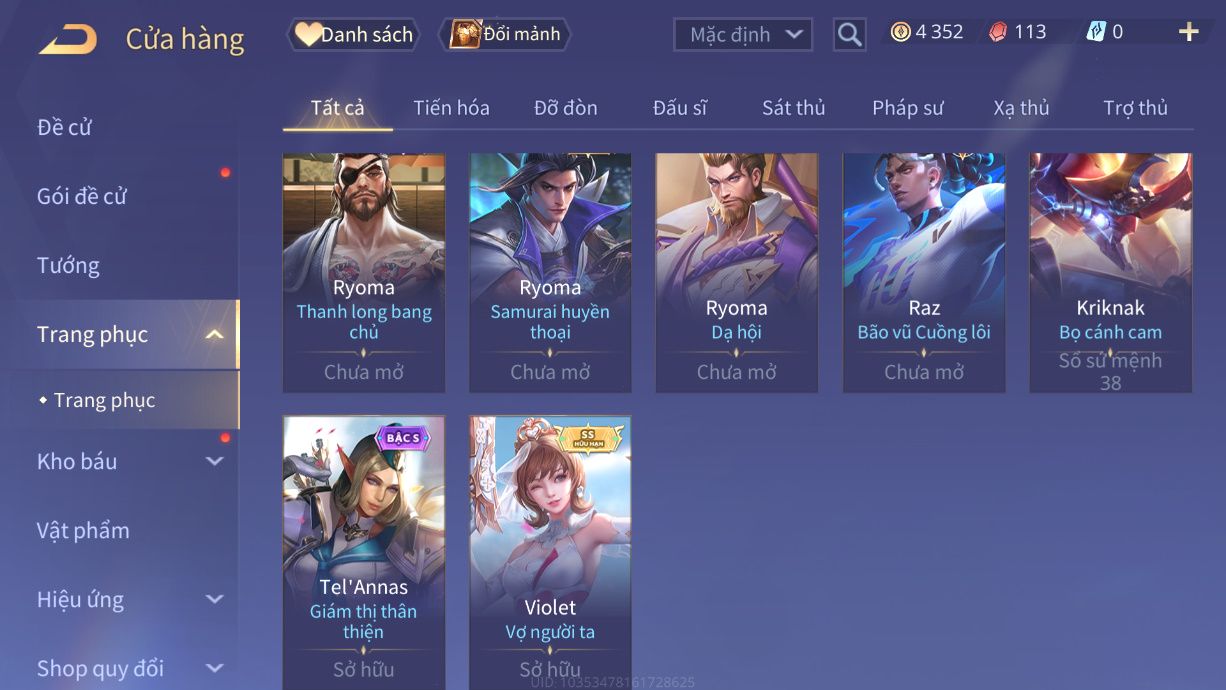Open the Danh sách wishlist
Image resolution: width=1226 pixels, height=690 pixels.
353,35
